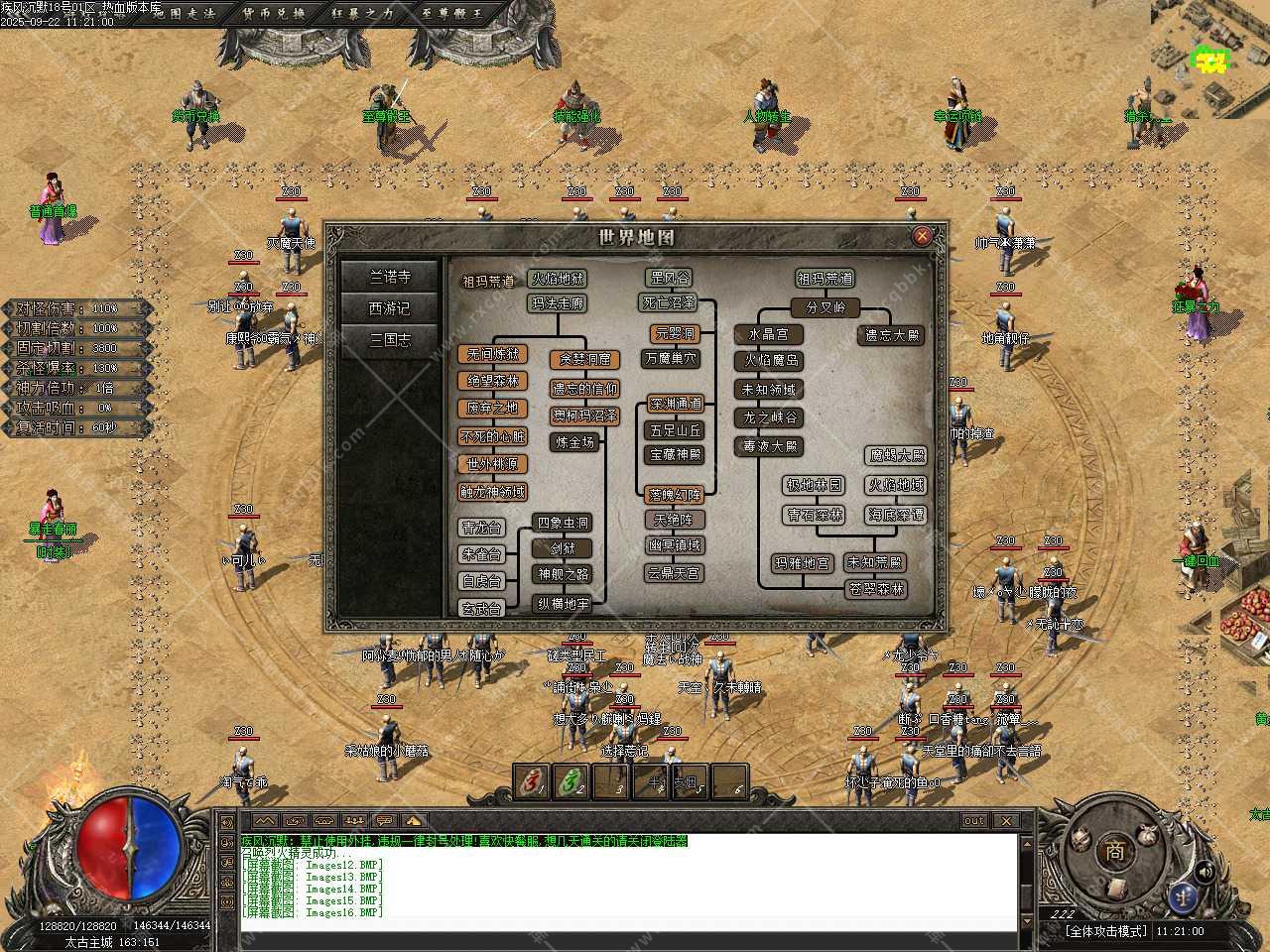Open the 货币兑换 top menu

point(274,13)
